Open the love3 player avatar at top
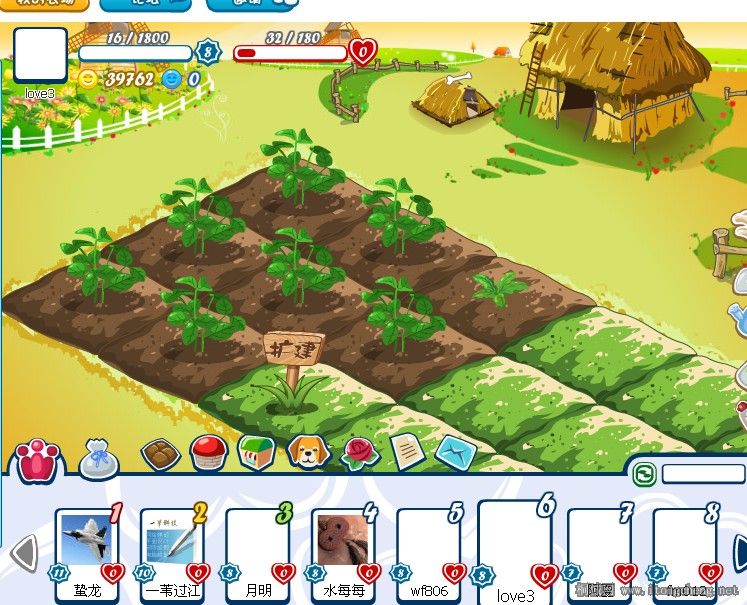The image size is (747, 605). pyautogui.click(x=40, y=55)
